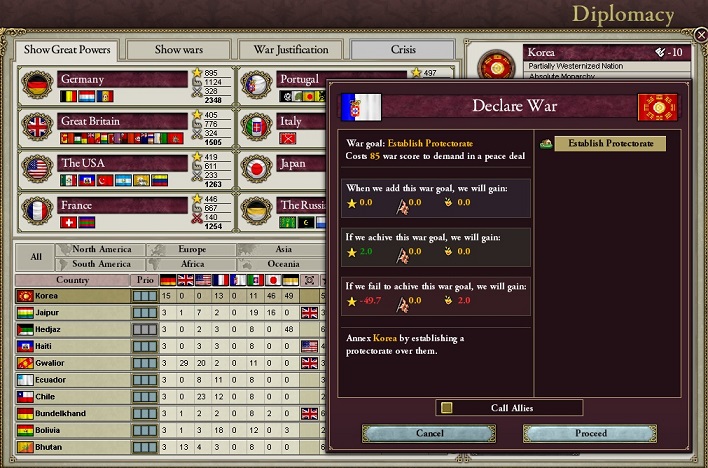Select Great Britain great power entry
Viewport: 708px width, 468px height.
click(x=121, y=122)
